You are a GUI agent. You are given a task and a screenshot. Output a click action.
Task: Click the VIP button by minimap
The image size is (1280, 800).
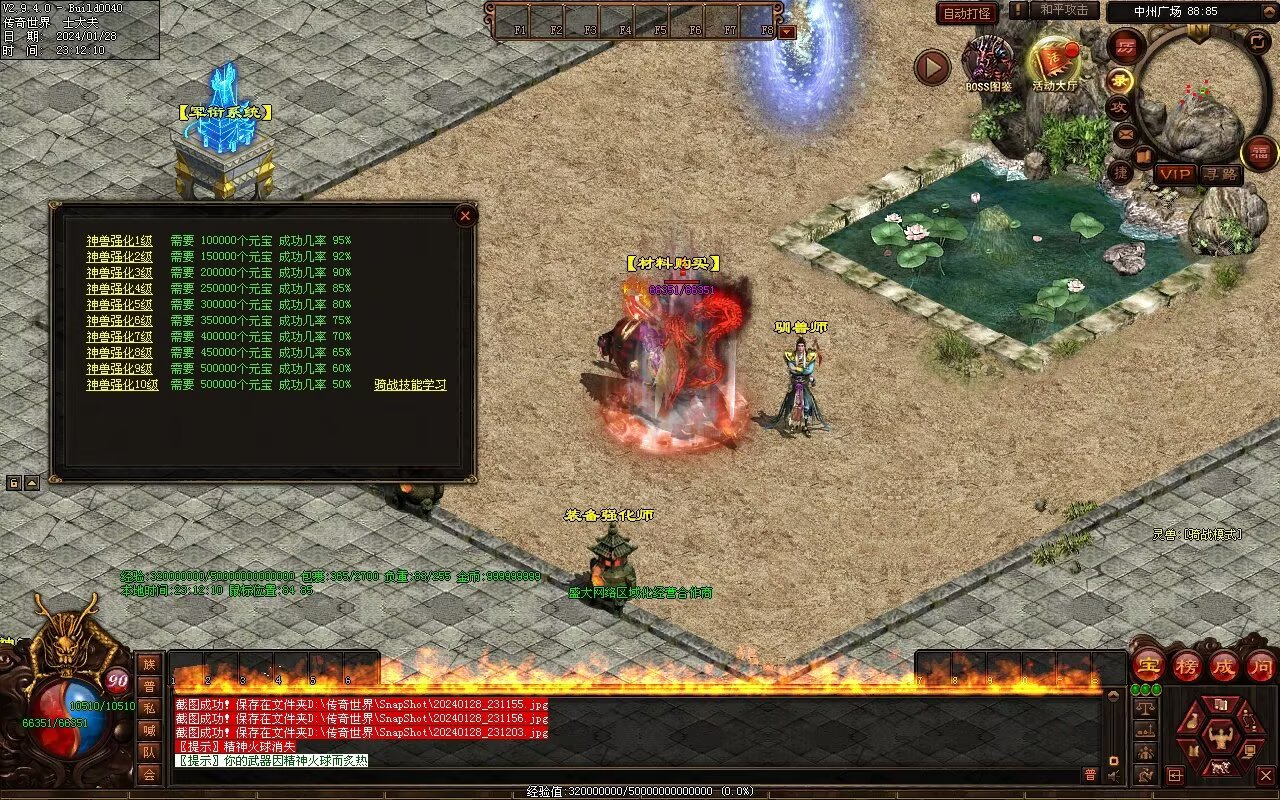(x=1175, y=174)
